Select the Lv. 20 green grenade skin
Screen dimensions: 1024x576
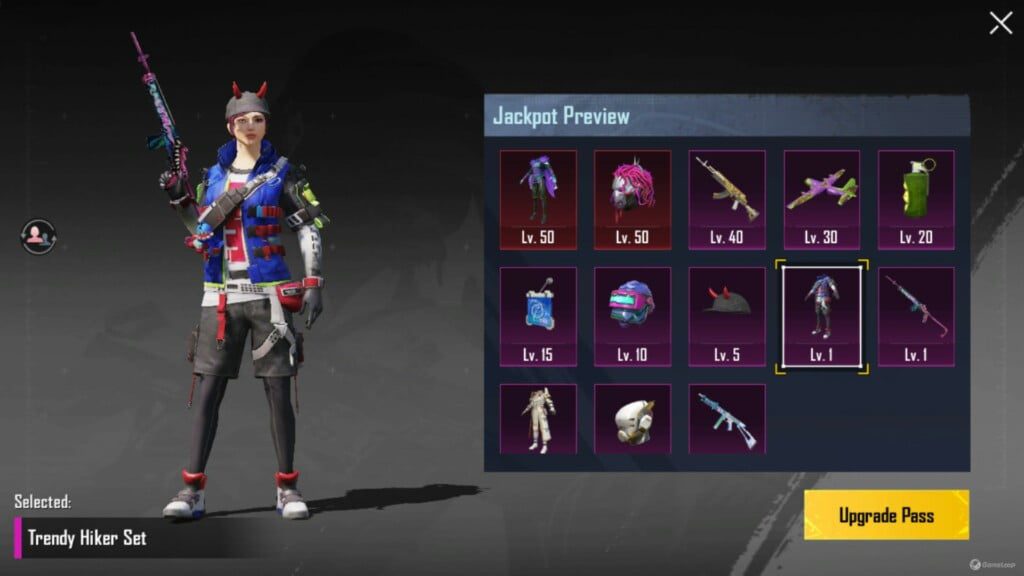point(916,199)
